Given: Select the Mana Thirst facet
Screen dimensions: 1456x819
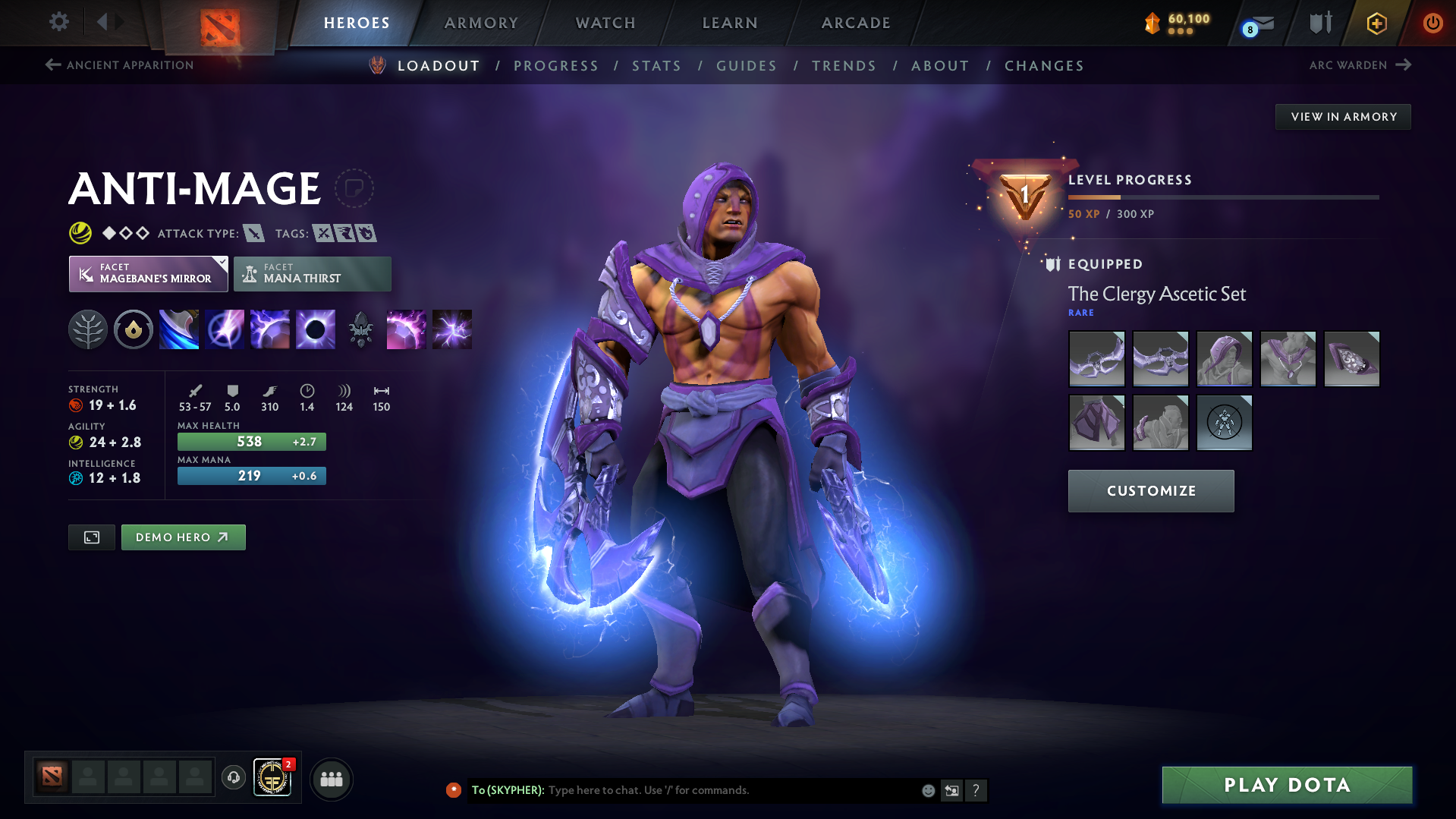Looking at the screenshot, I should [312, 273].
